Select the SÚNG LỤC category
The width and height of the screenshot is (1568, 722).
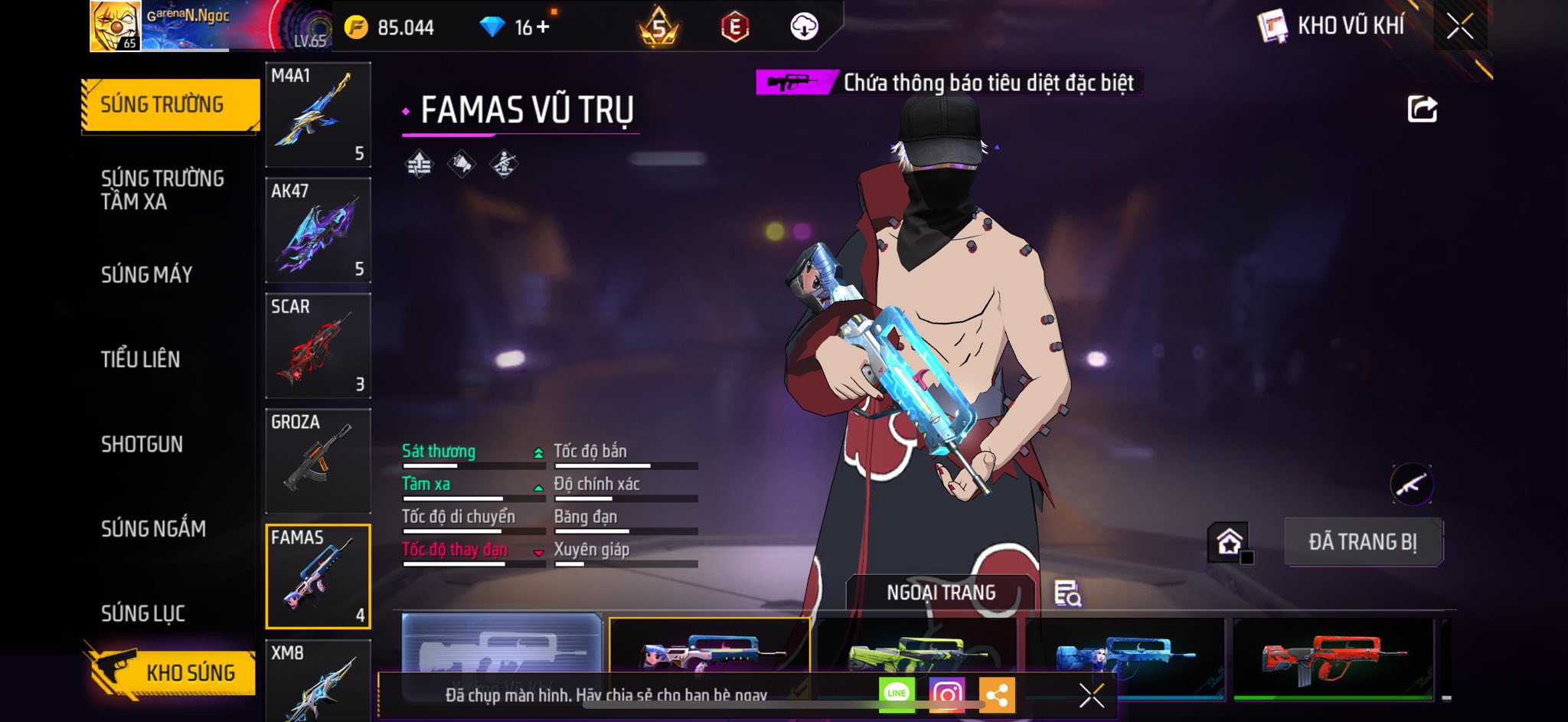(143, 613)
